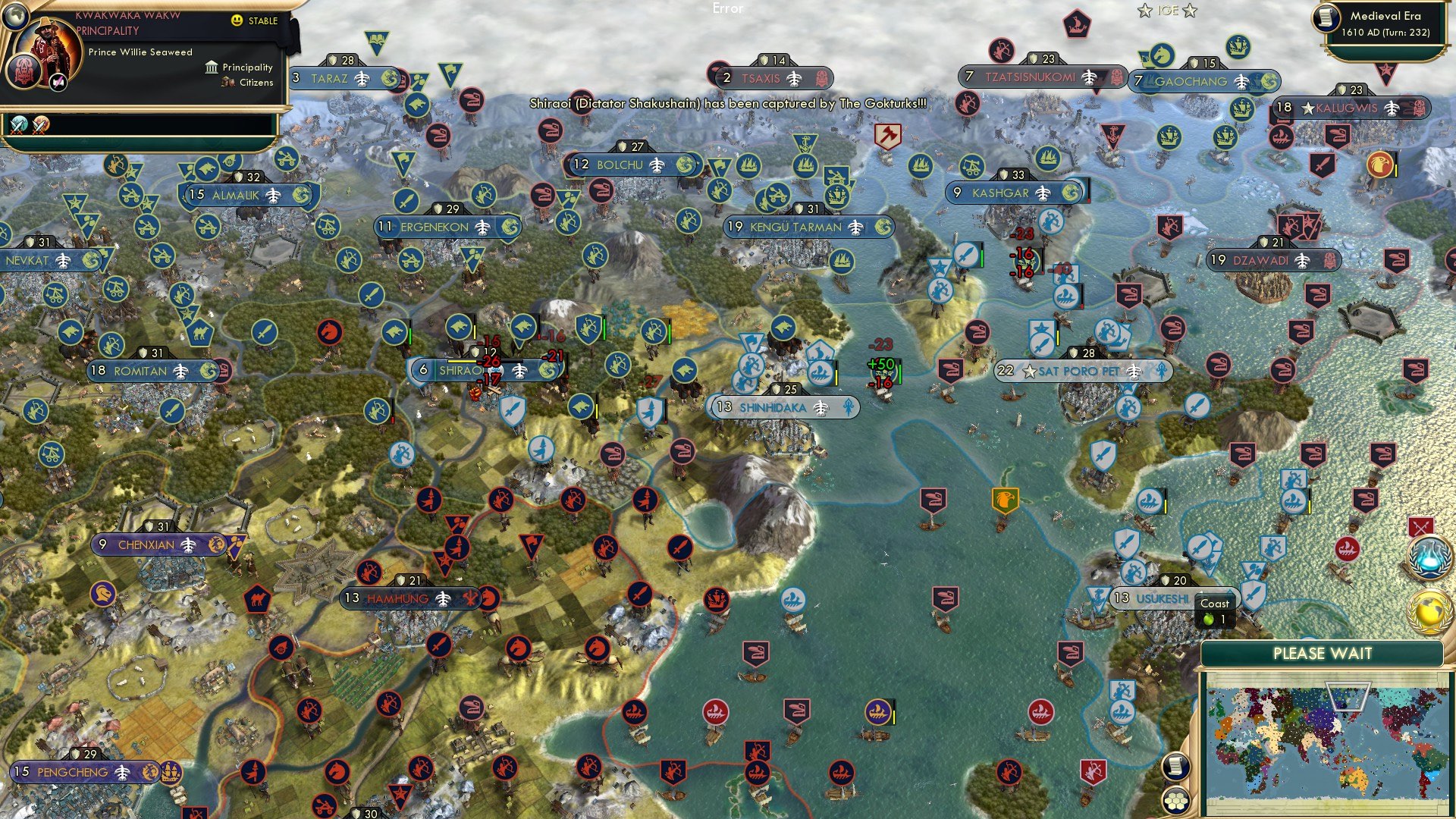Open the Sat Poro Pet city view
The height and width of the screenshot is (819, 1456).
[x=1086, y=372]
